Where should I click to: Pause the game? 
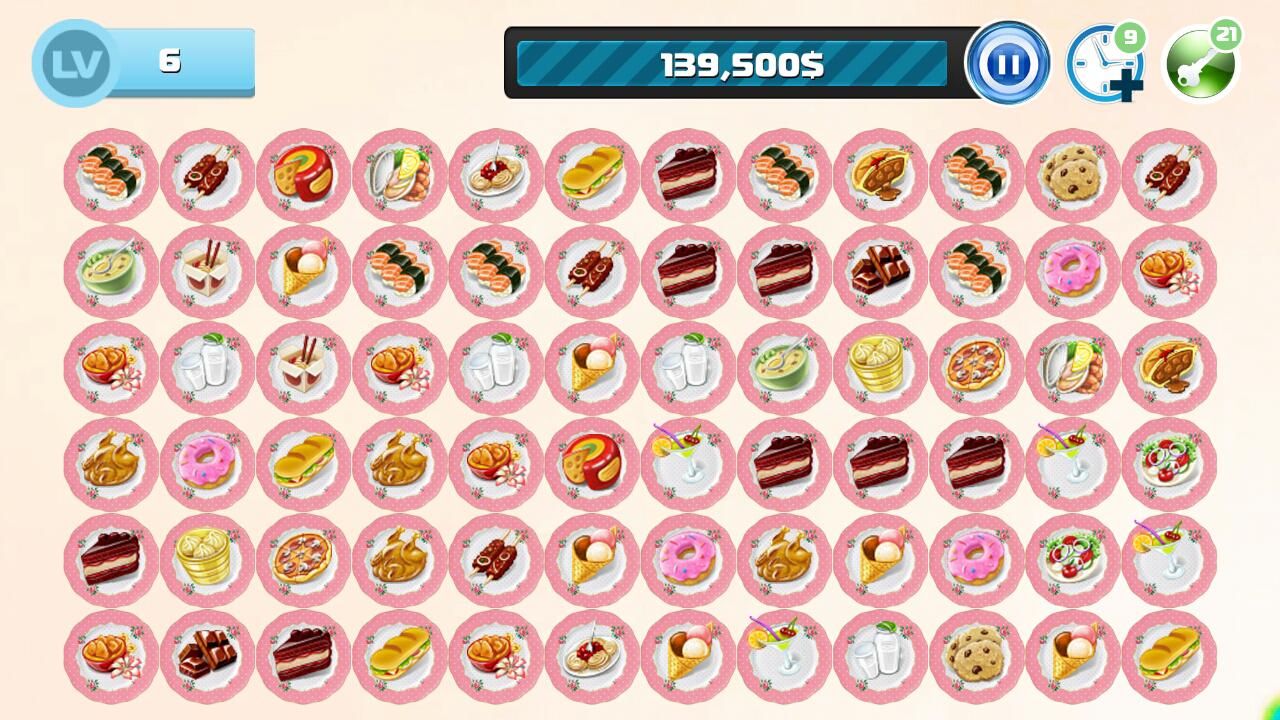[x=1009, y=64]
